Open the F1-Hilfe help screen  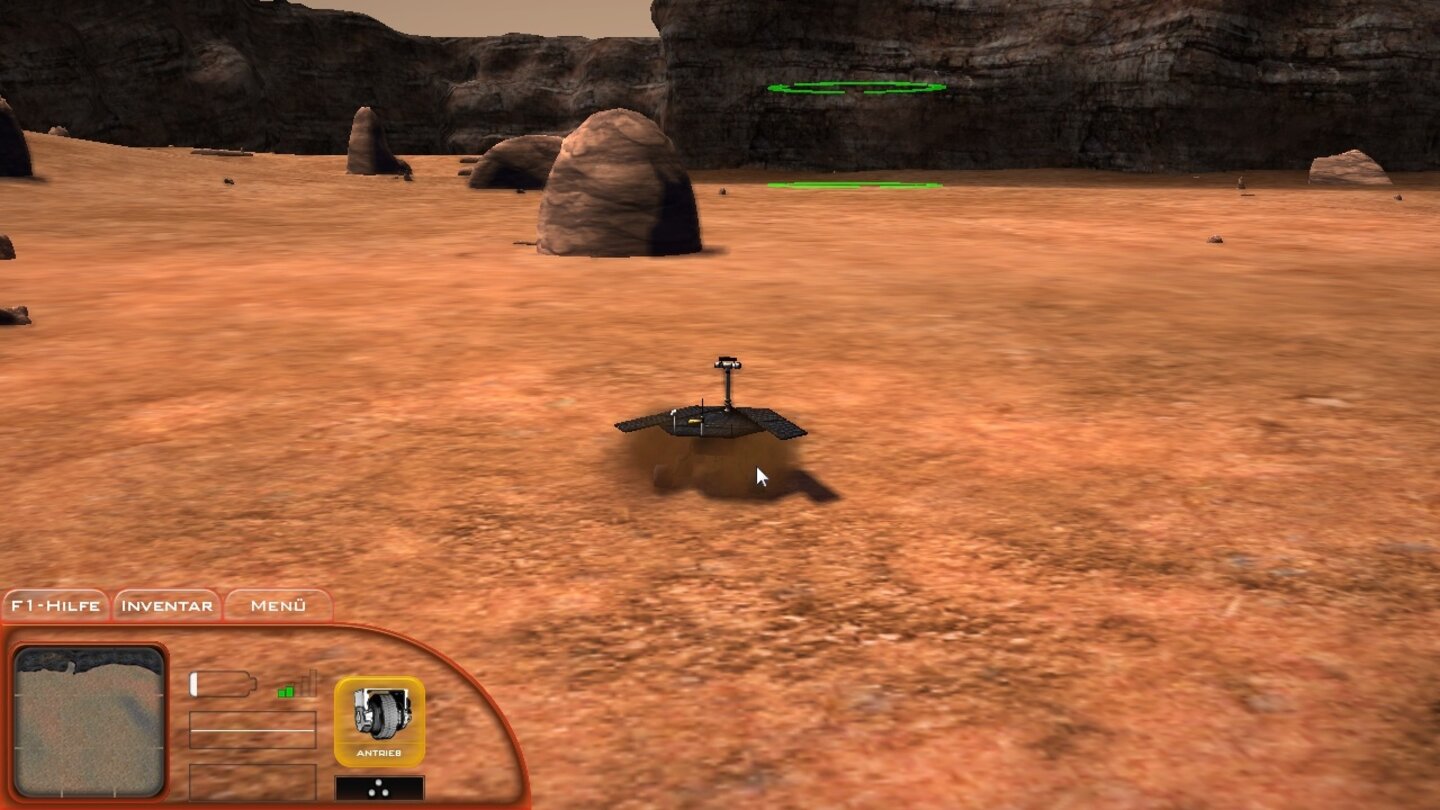pos(55,605)
